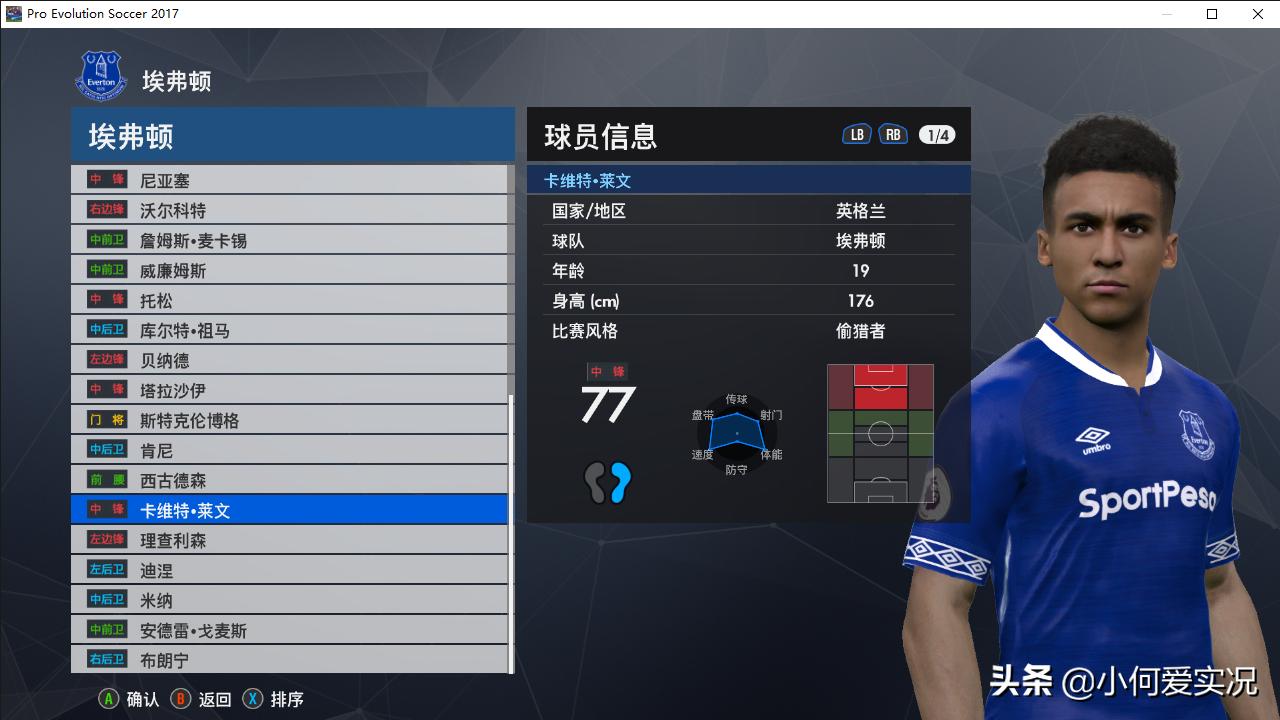Toggle the 1/4 page indicator
The width and height of the screenshot is (1280, 720).
click(936, 132)
